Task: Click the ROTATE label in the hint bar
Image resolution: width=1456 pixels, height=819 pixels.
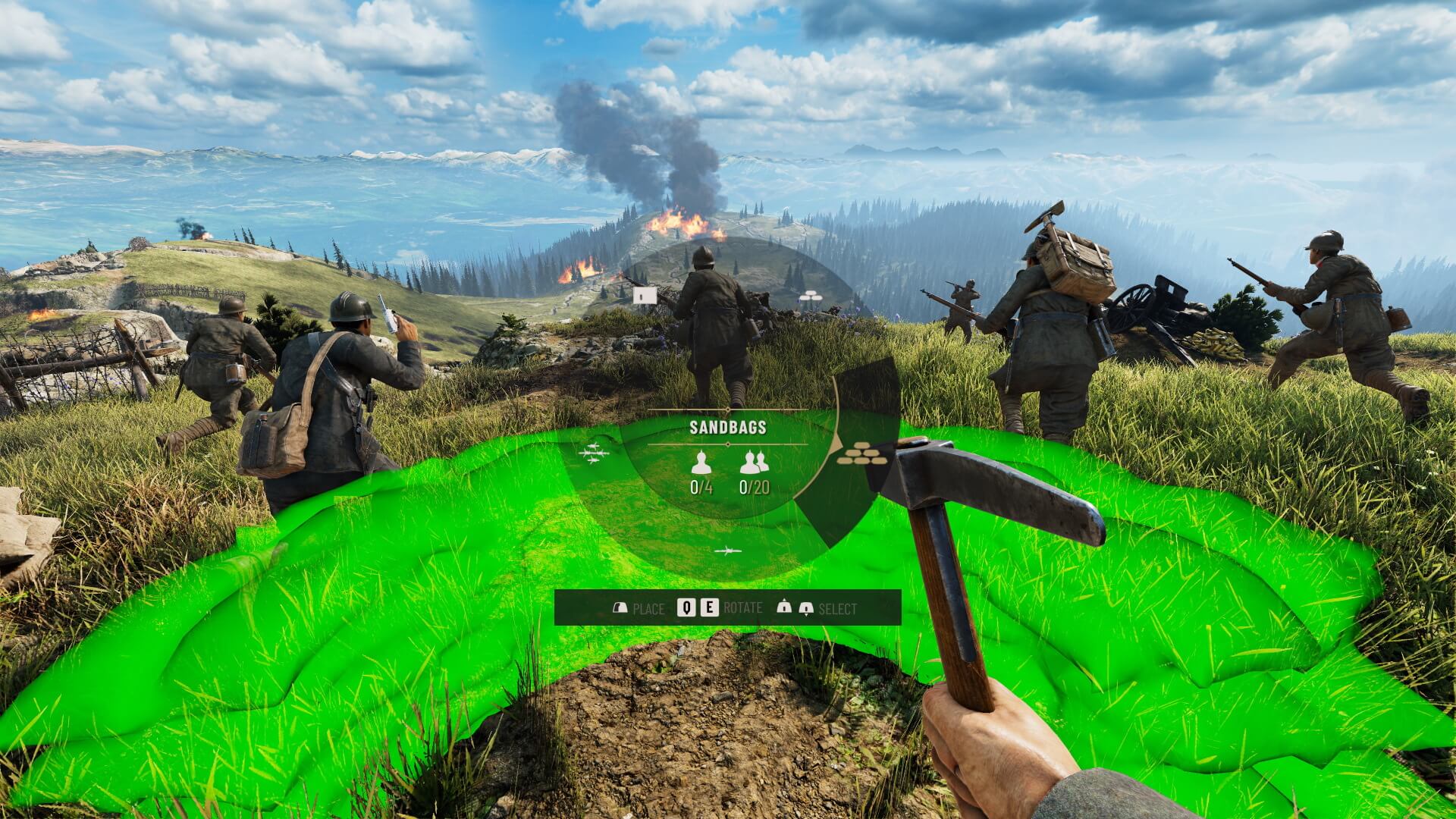Action: tap(743, 607)
